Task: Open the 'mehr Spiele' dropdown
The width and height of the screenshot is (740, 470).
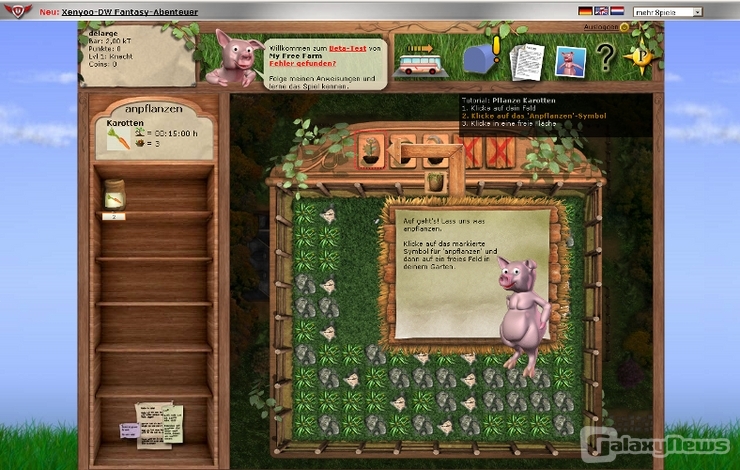Action: click(667, 11)
